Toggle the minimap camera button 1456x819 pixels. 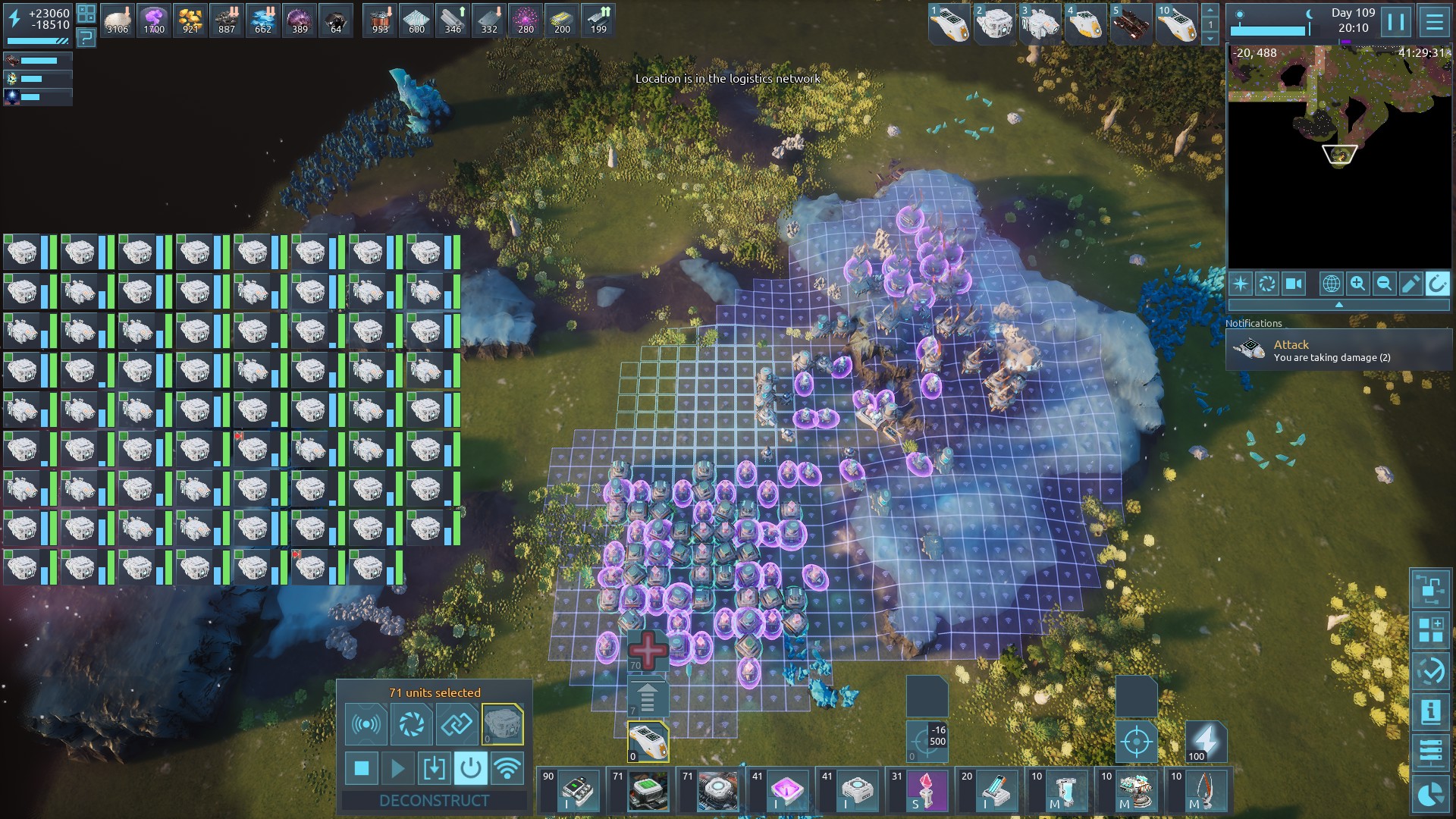[x=1293, y=284]
